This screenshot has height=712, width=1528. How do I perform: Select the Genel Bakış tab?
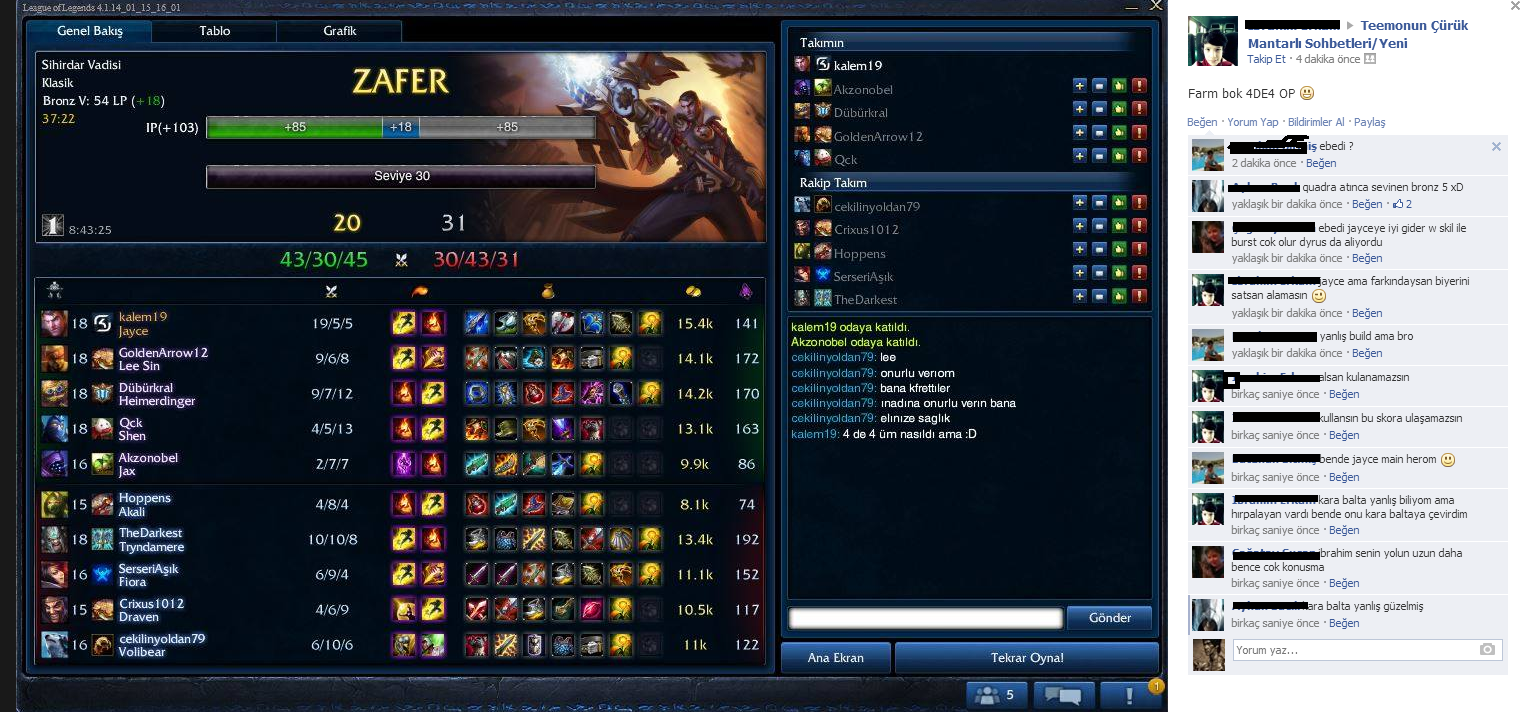pos(90,31)
